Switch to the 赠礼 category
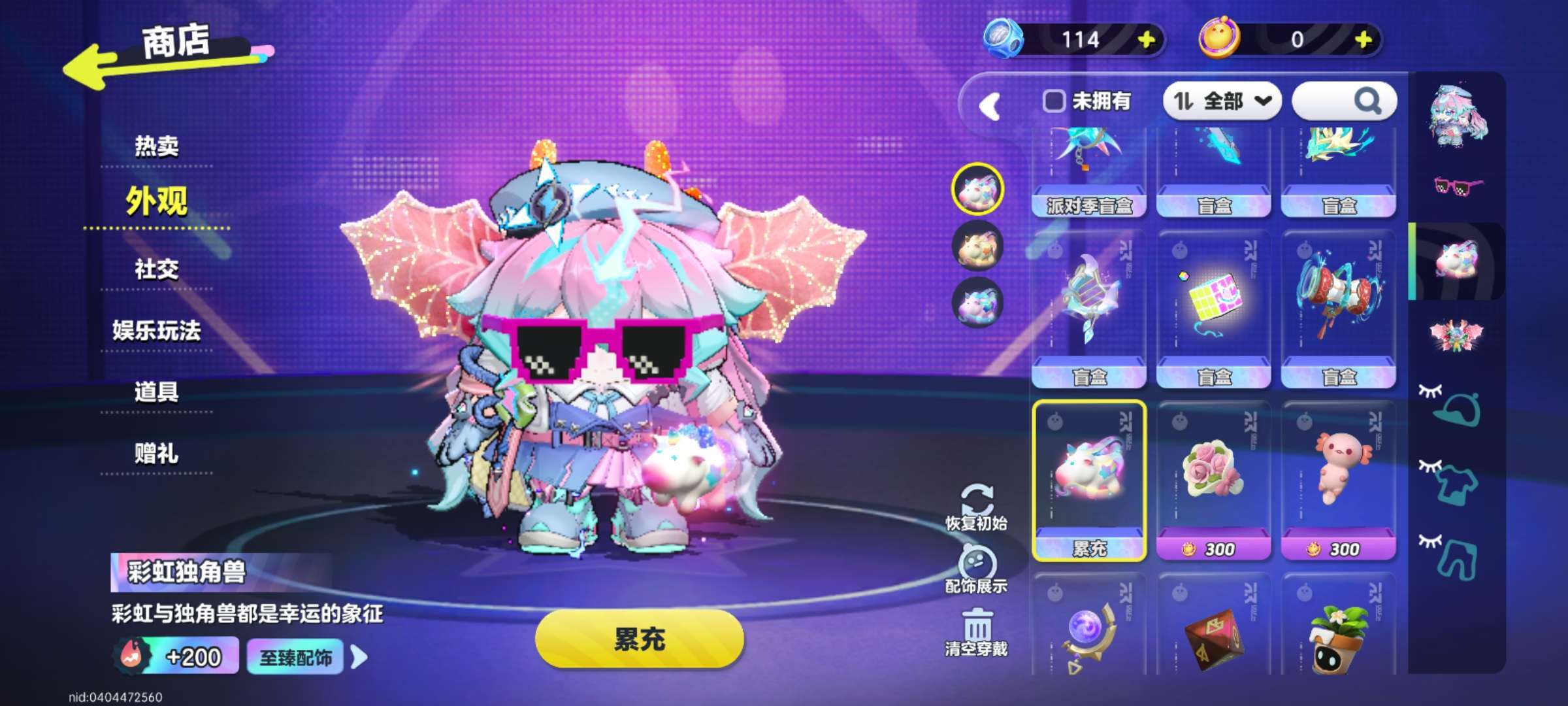The image size is (1568, 706). click(156, 454)
